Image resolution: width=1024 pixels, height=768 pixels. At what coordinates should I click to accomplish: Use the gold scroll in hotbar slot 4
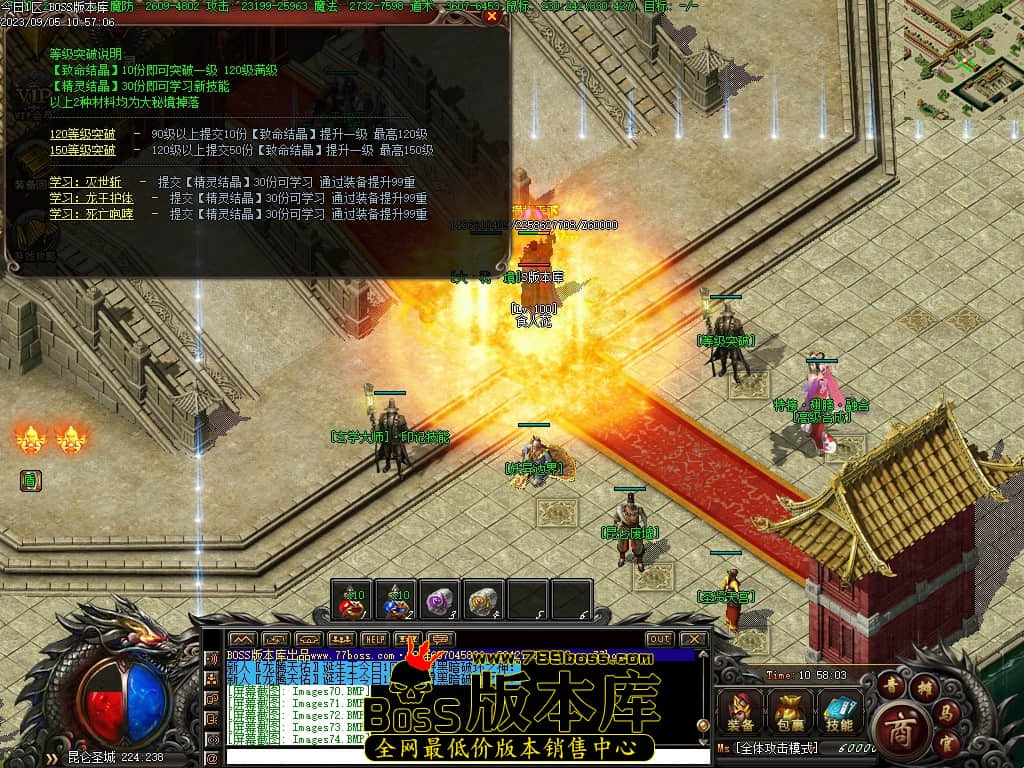(x=485, y=601)
